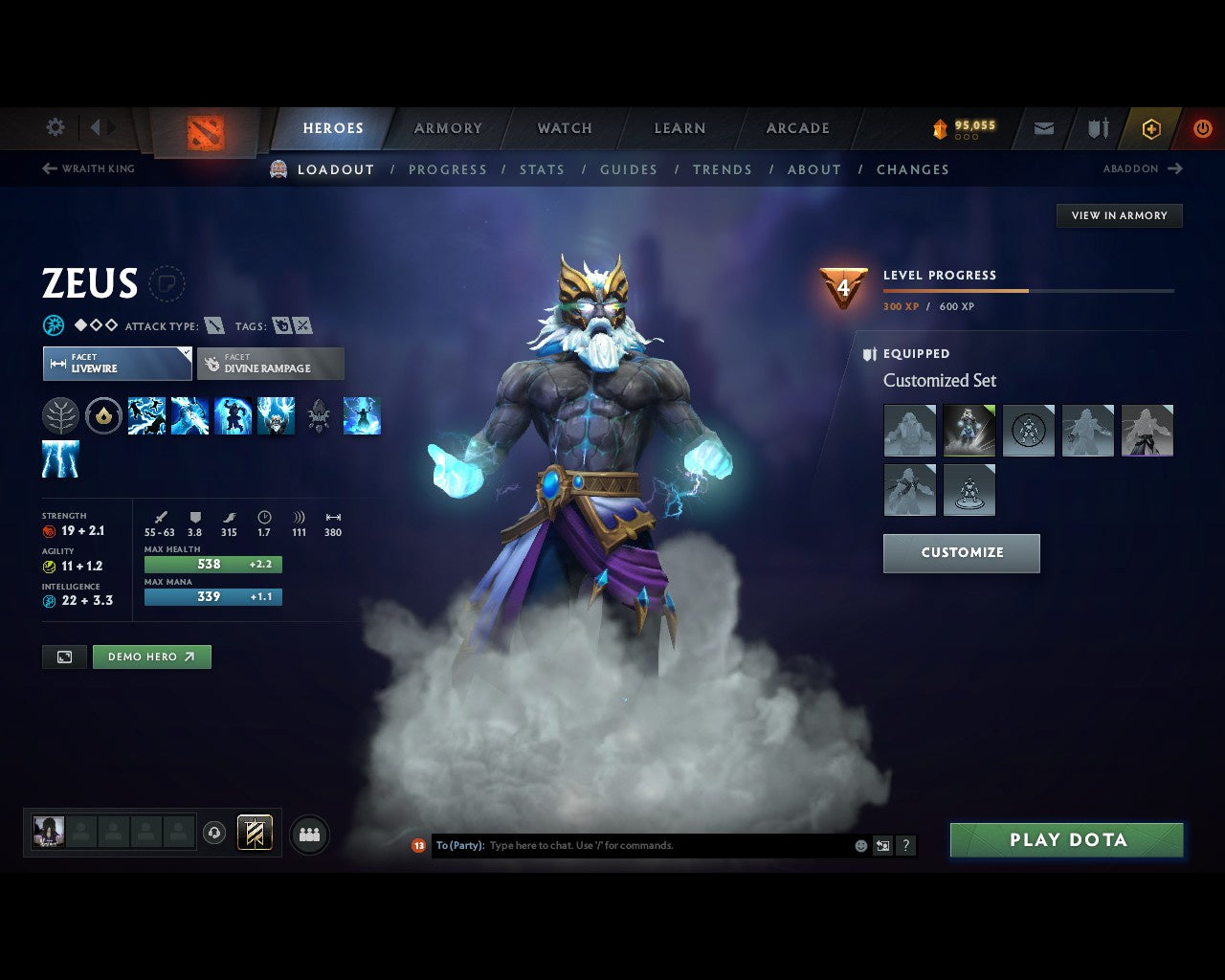Enable the Livewire facet

(x=117, y=364)
